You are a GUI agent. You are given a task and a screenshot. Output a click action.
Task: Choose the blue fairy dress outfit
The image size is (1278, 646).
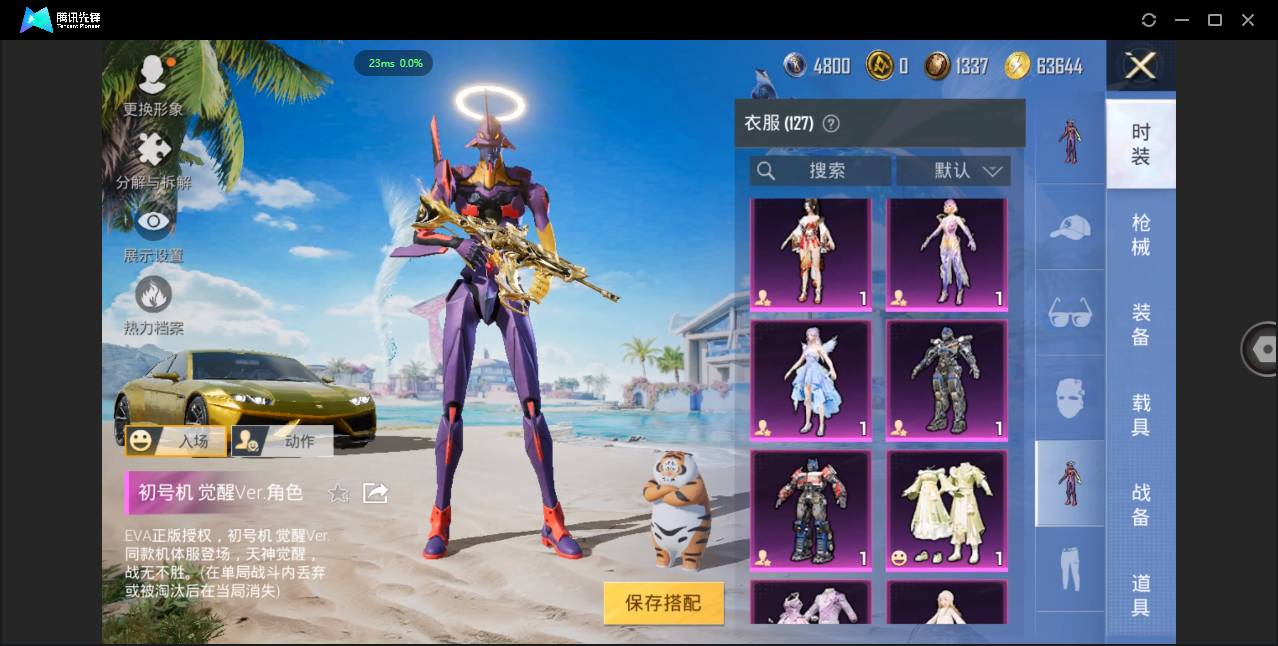811,380
